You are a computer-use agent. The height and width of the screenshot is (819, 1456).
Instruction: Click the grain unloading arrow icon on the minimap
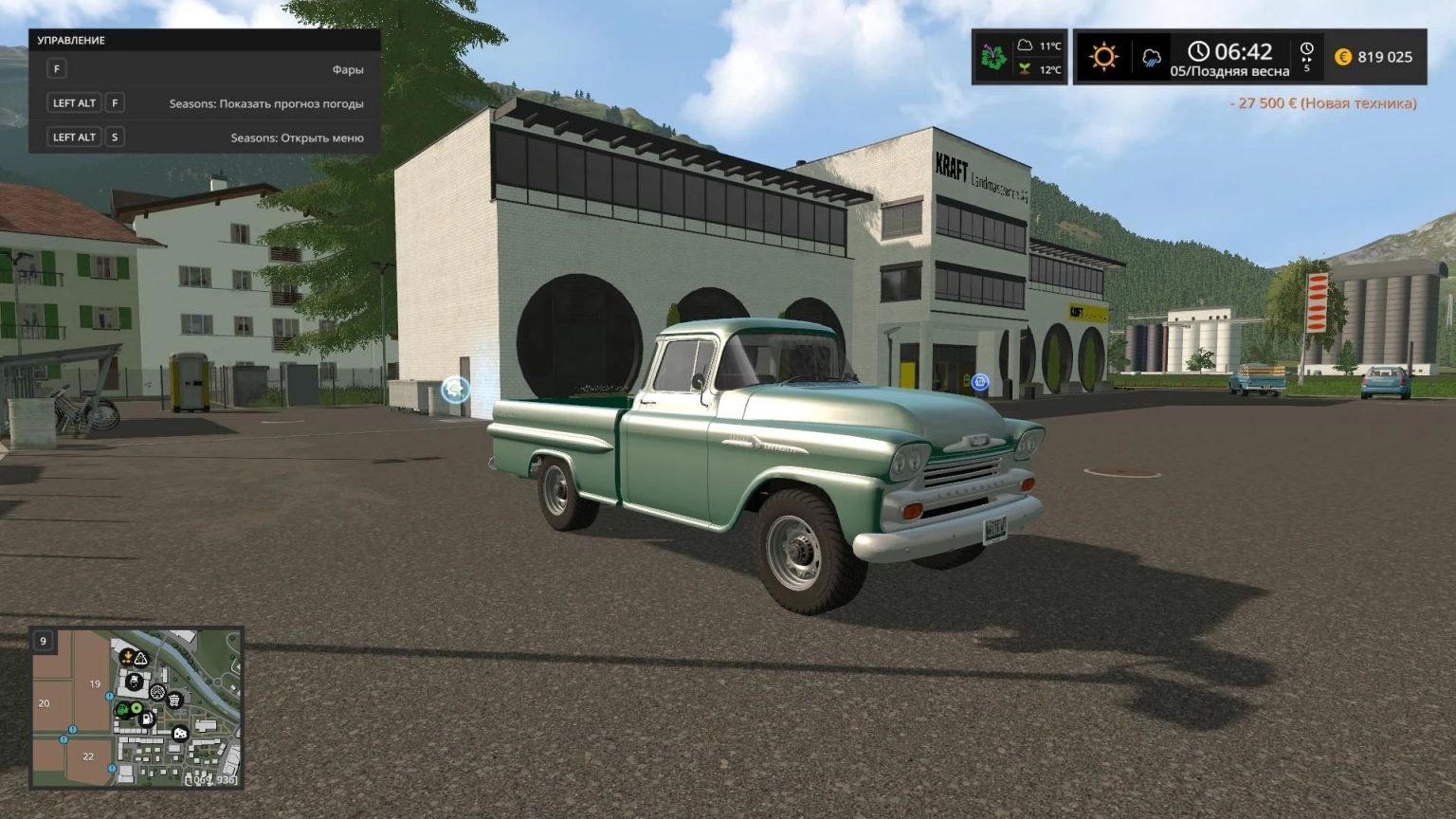(128, 656)
